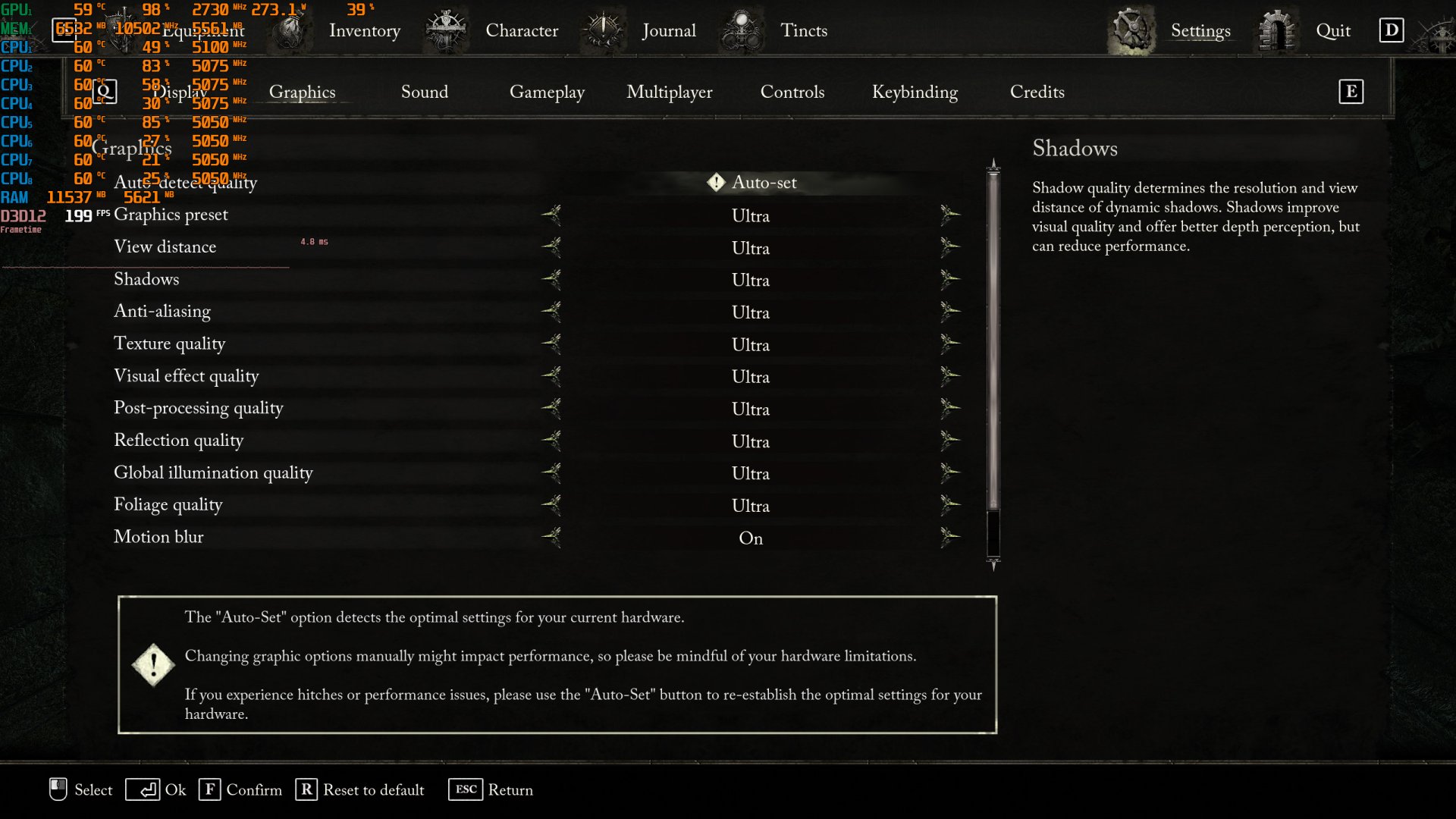Open the Keybinding tab
This screenshot has width=1456, height=819.
[x=915, y=92]
